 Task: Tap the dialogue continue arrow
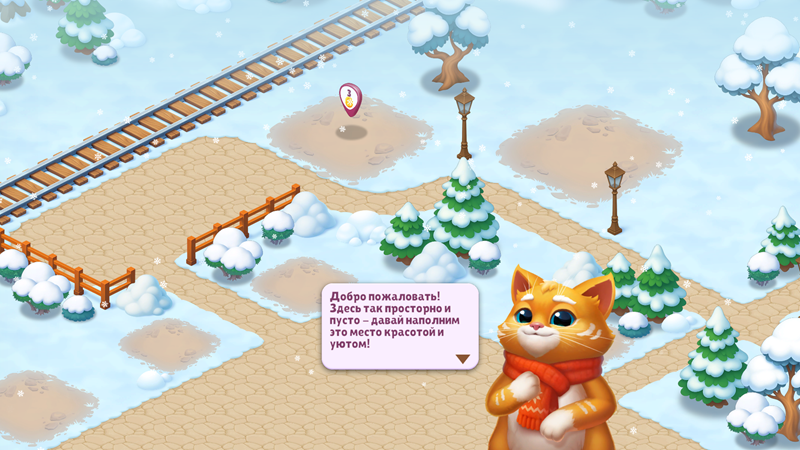[x=462, y=357]
